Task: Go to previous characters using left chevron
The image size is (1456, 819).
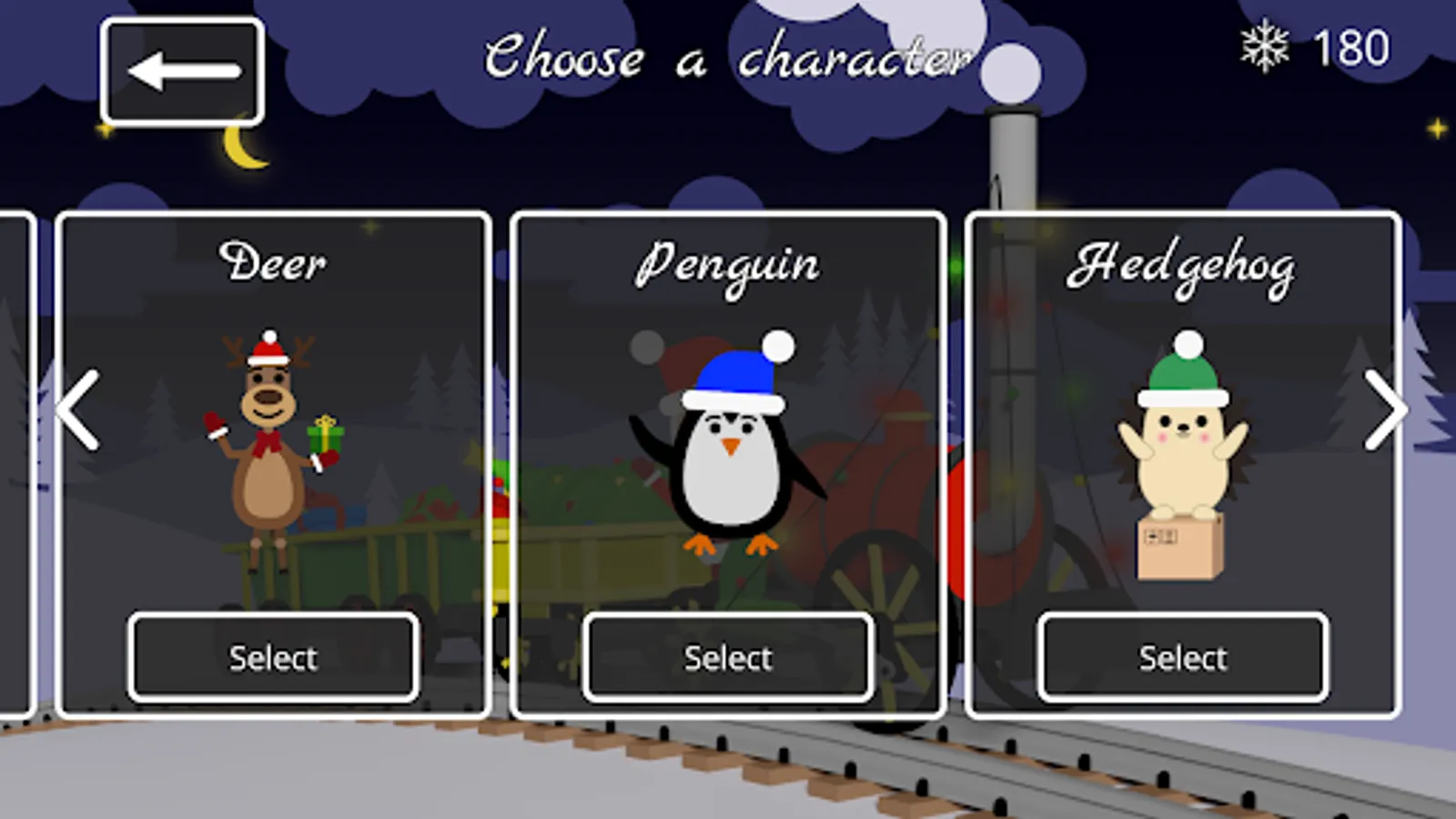Action: [x=78, y=411]
